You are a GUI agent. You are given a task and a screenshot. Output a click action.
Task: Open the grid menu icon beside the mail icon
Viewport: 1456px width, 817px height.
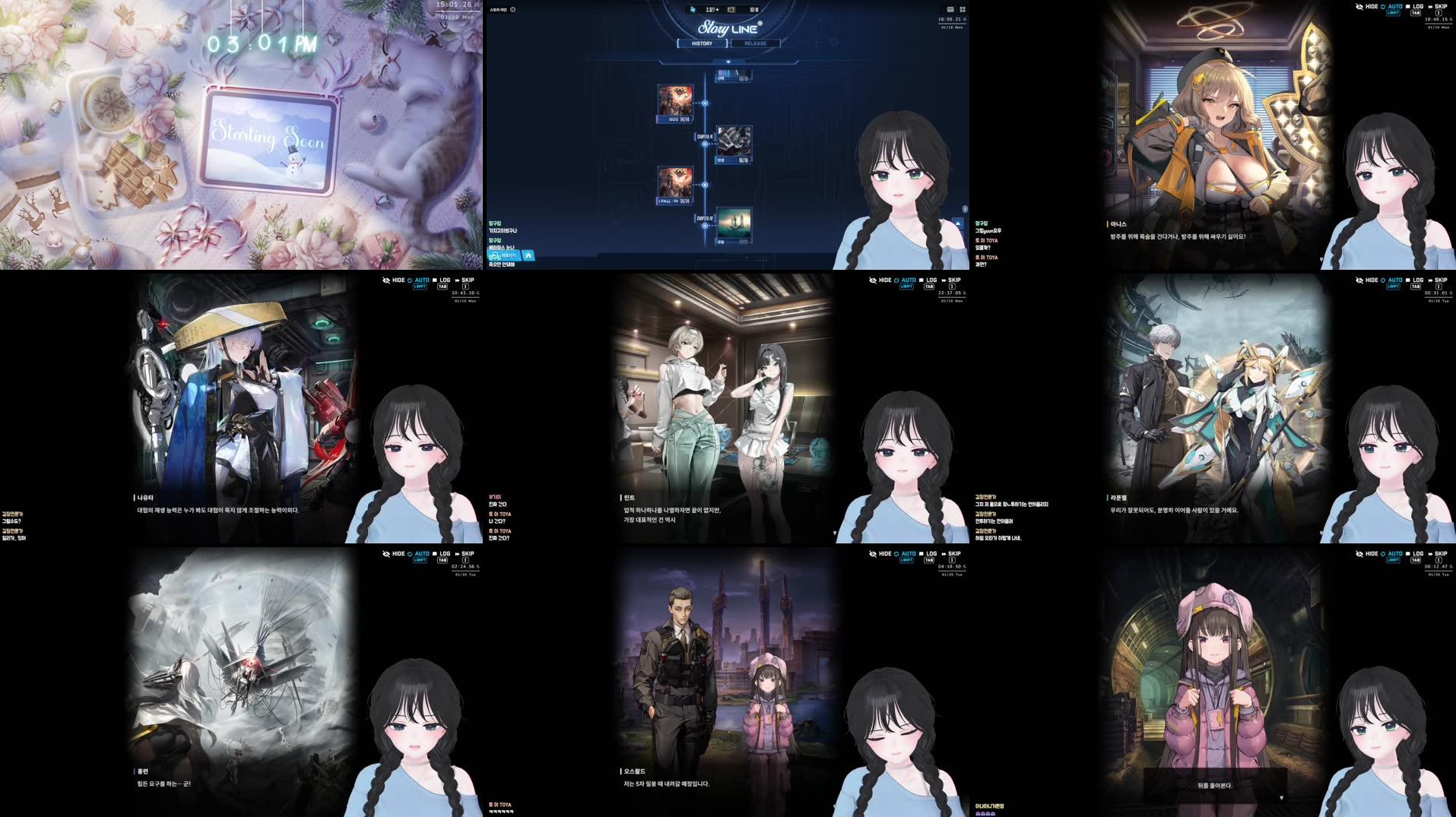962,9
